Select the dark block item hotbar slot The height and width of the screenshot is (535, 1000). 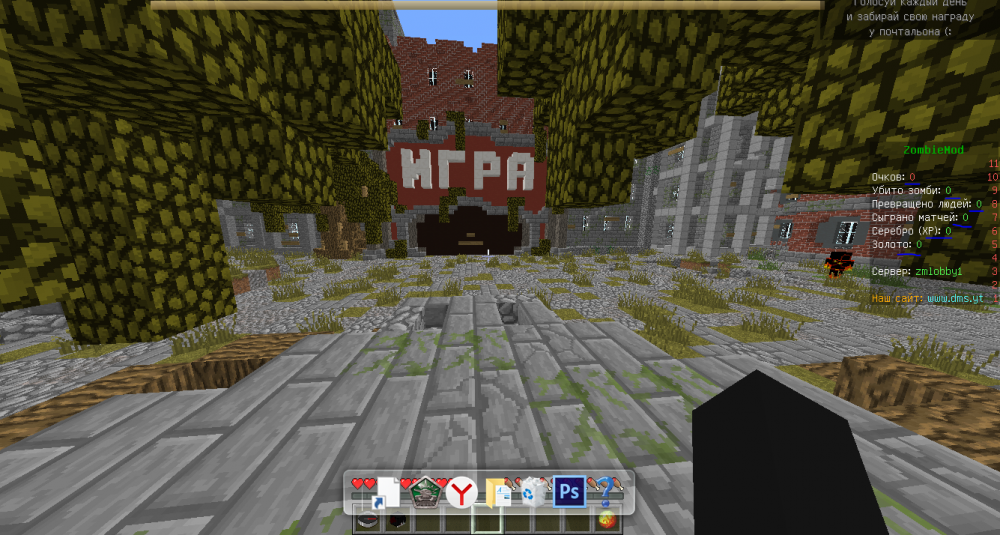397,521
